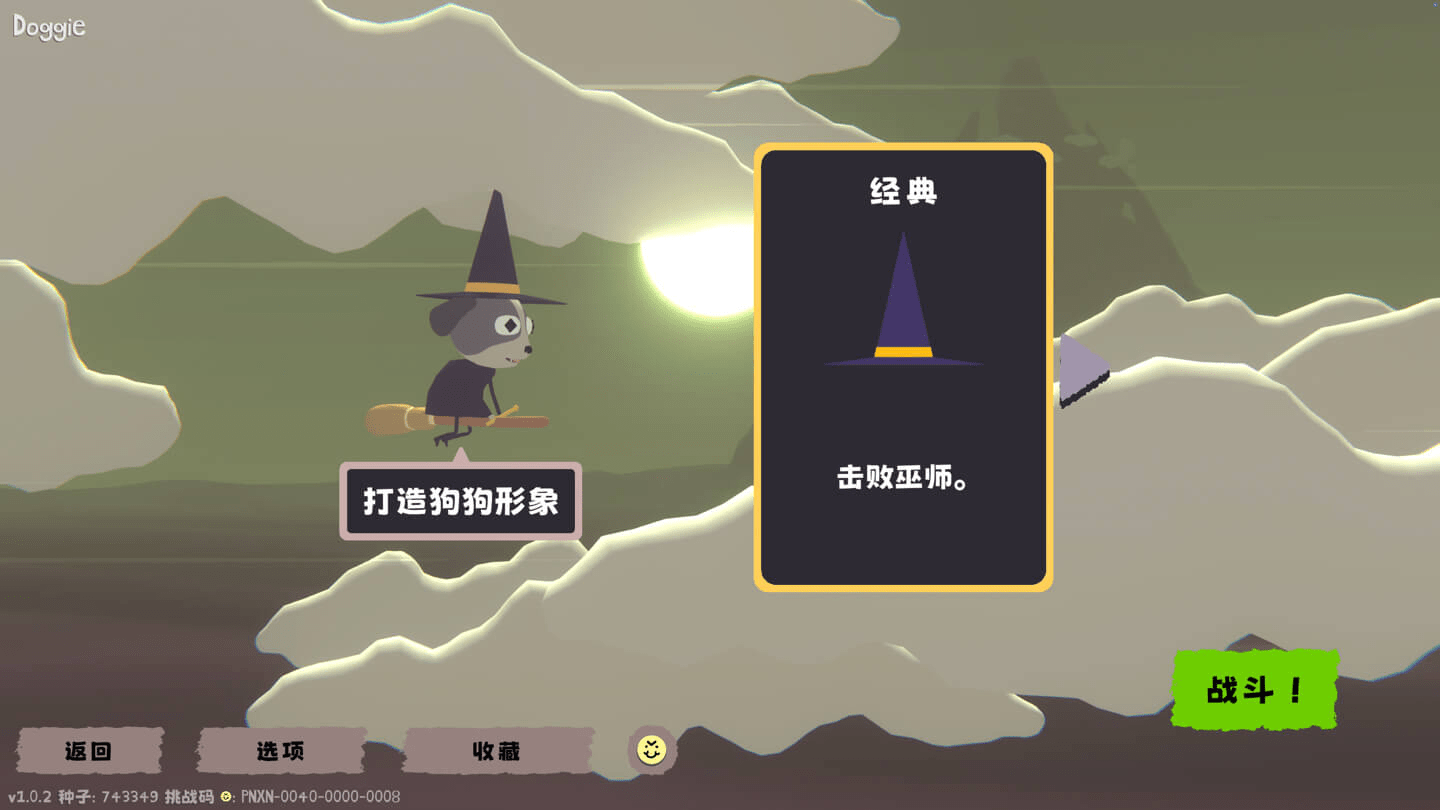Image resolution: width=1440 pixels, height=810 pixels.
Task: Click the Doggie logo in the top left corner
Action: point(48,26)
